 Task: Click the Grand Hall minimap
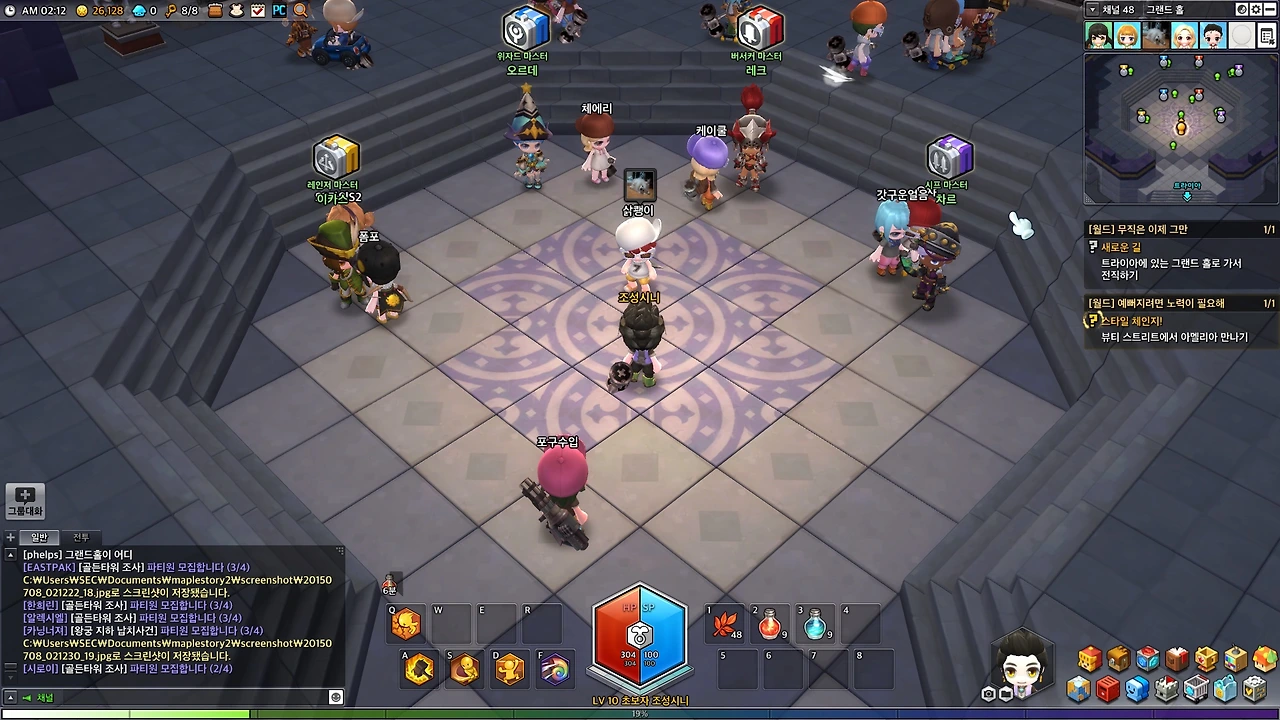click(x=1181, y=127)
